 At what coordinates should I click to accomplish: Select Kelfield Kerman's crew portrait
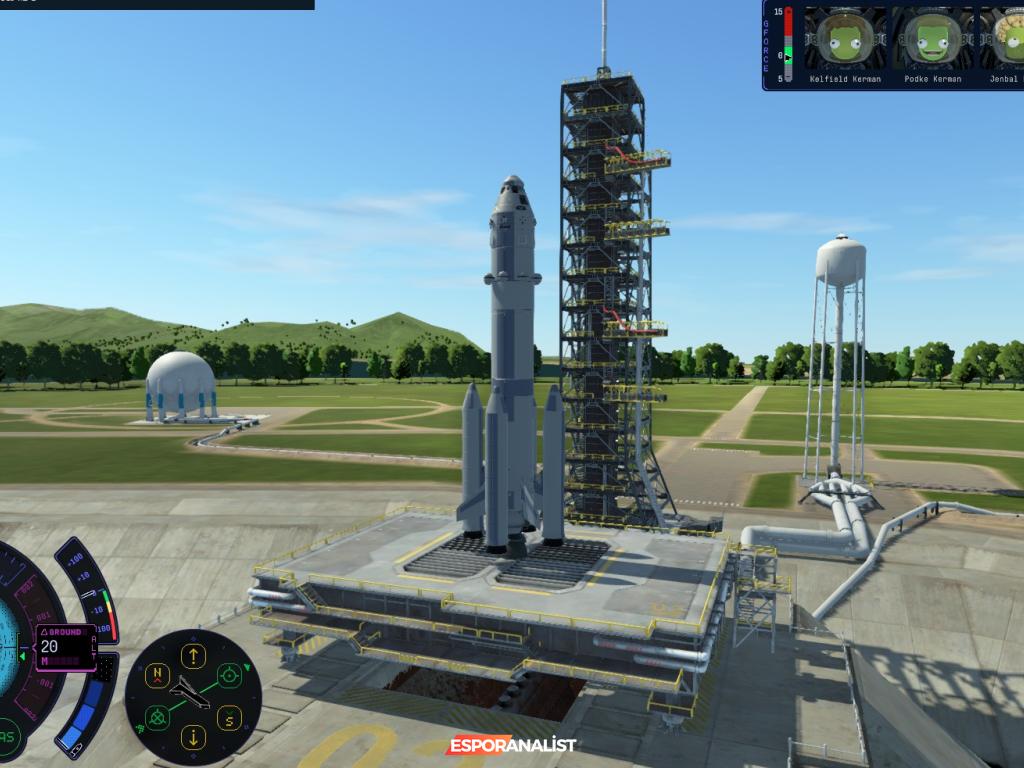(x=845, y=38)
